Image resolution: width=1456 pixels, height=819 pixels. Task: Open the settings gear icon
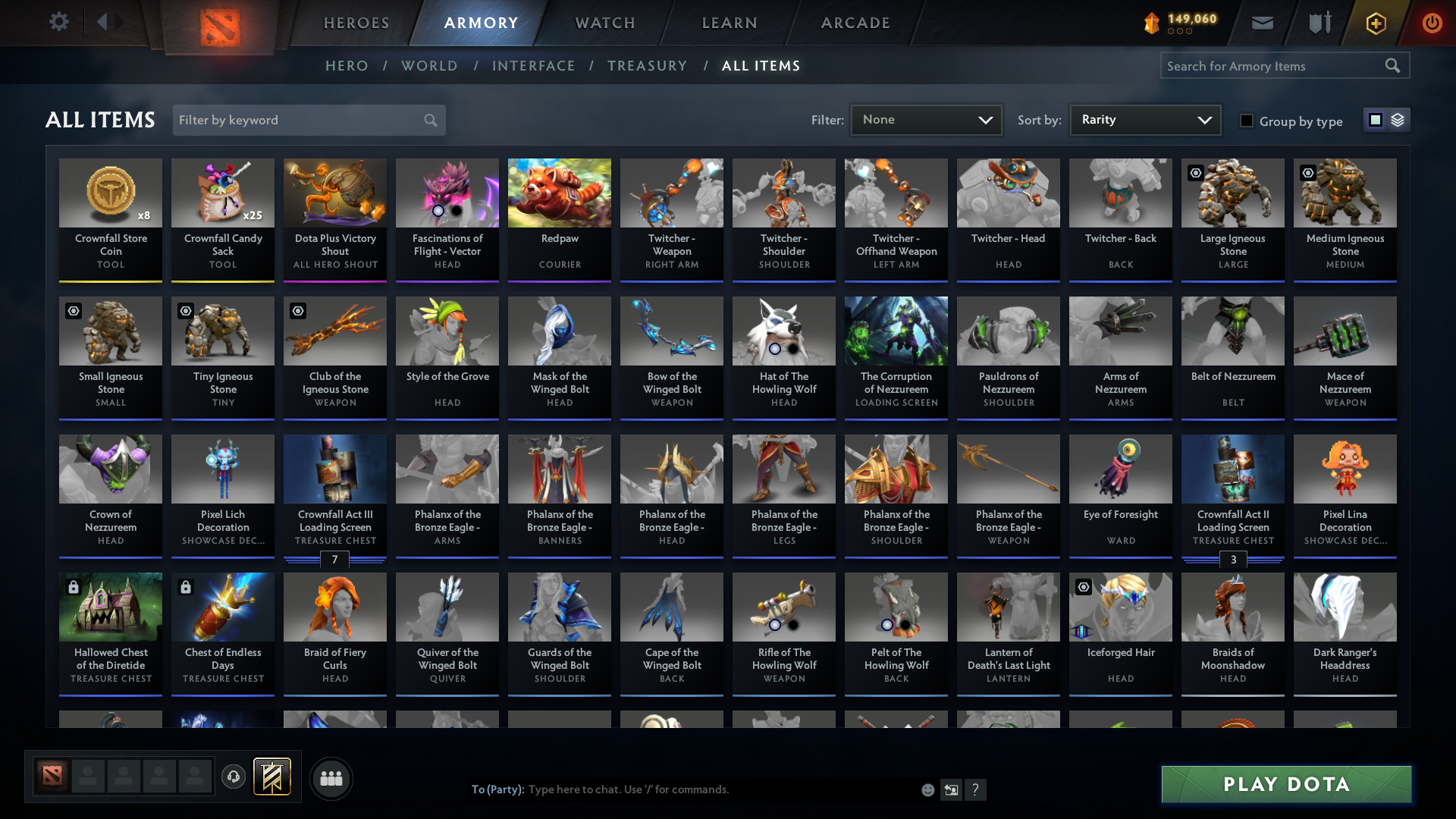tap(58, 22)
